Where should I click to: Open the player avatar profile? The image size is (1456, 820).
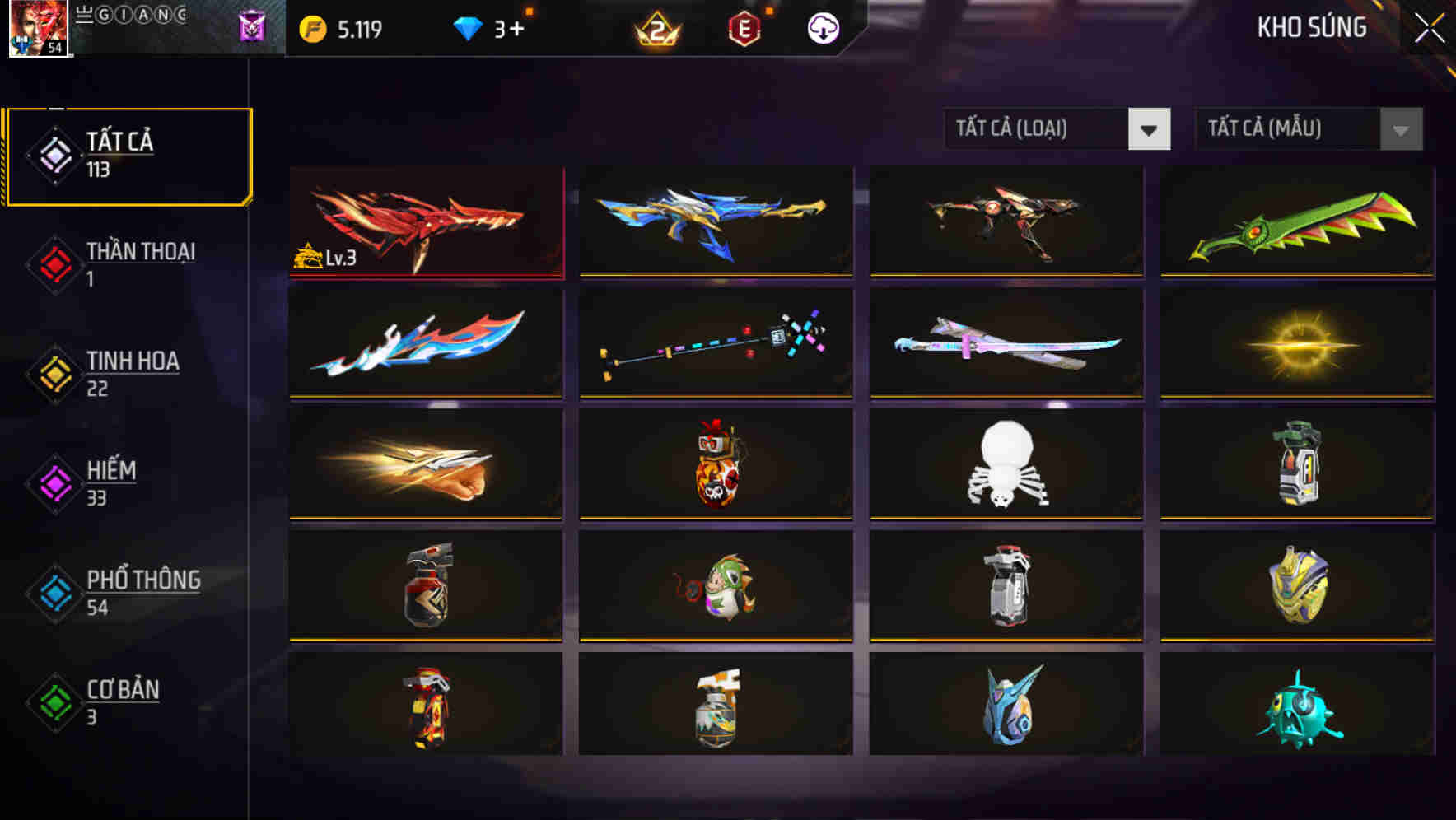click(40, 29)
